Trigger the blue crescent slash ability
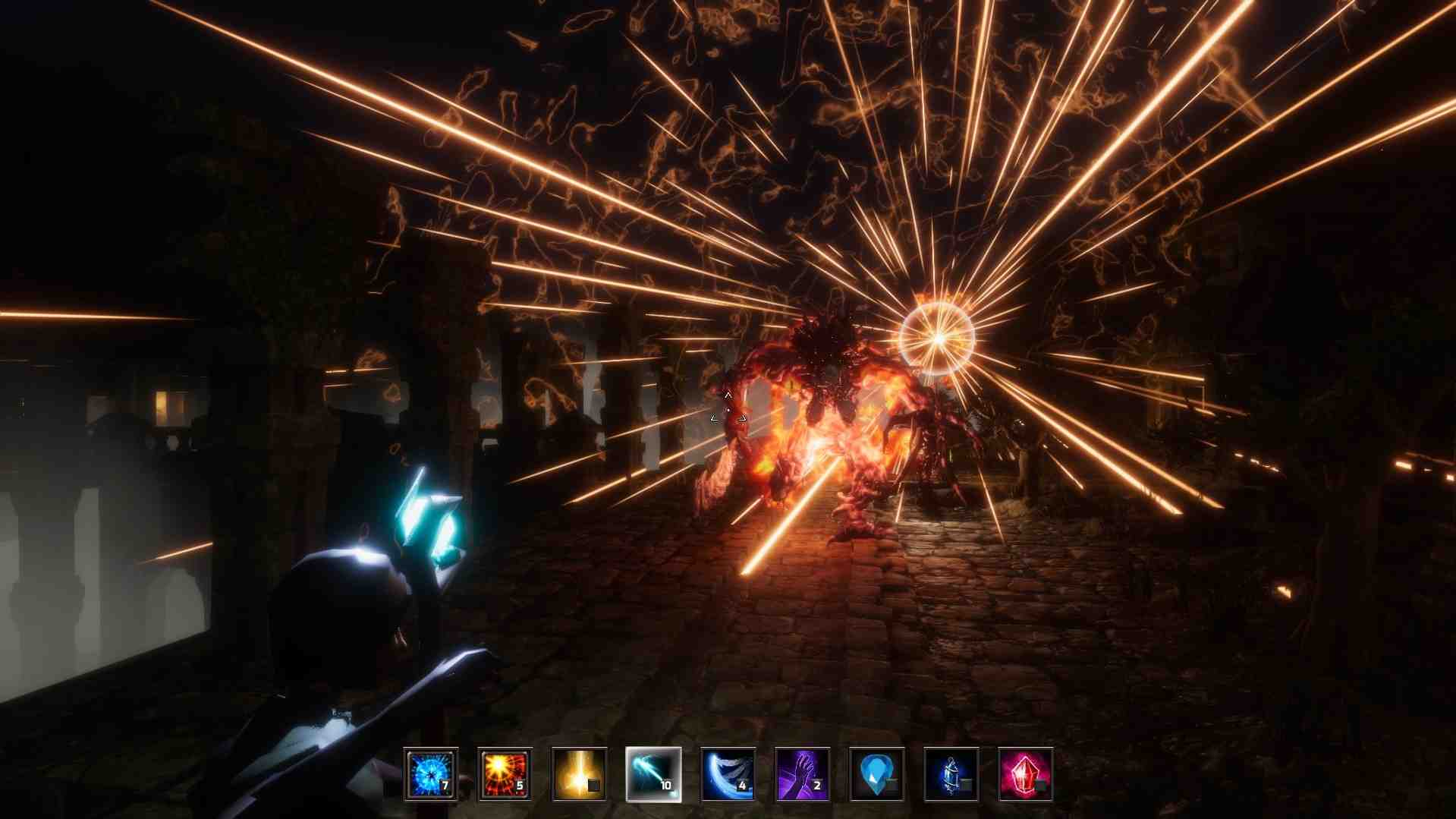This screenshot has width=1456, height=819. pyautogui.click(x=728, y=774)
